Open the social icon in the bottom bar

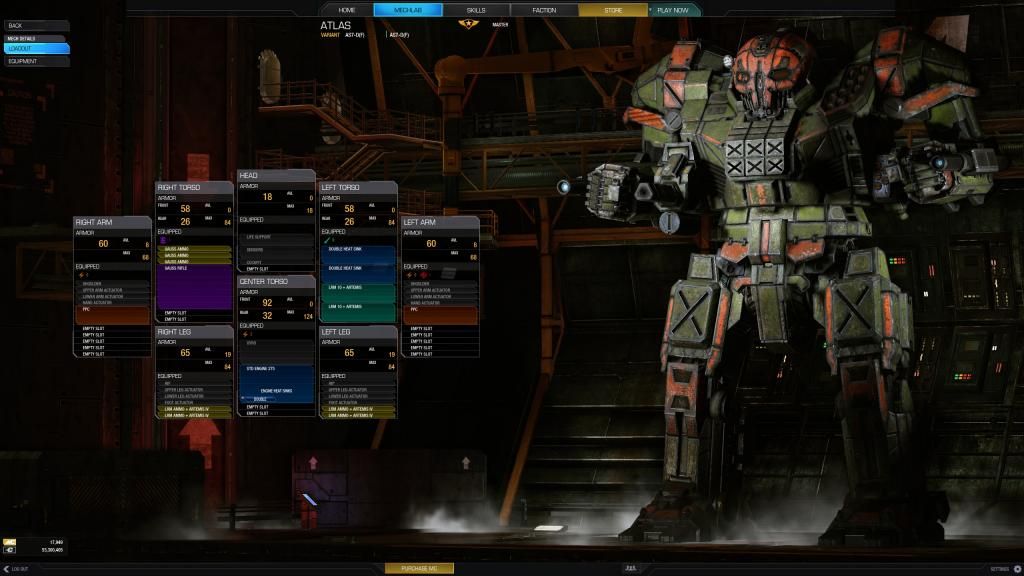pyautogui.click(x=630, y=568)
